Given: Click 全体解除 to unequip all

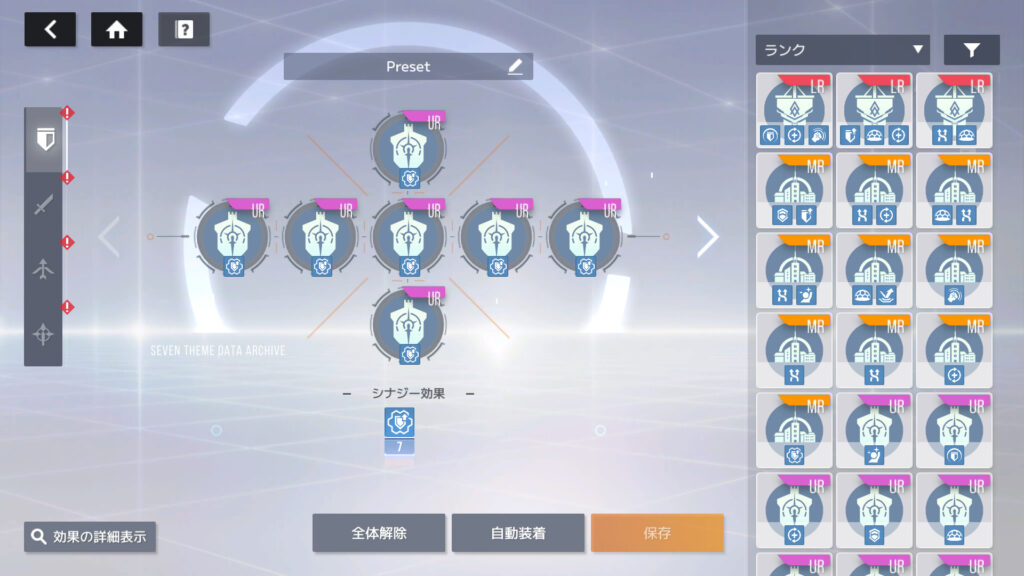Looking at the screenshot, I should click(378, 533).
